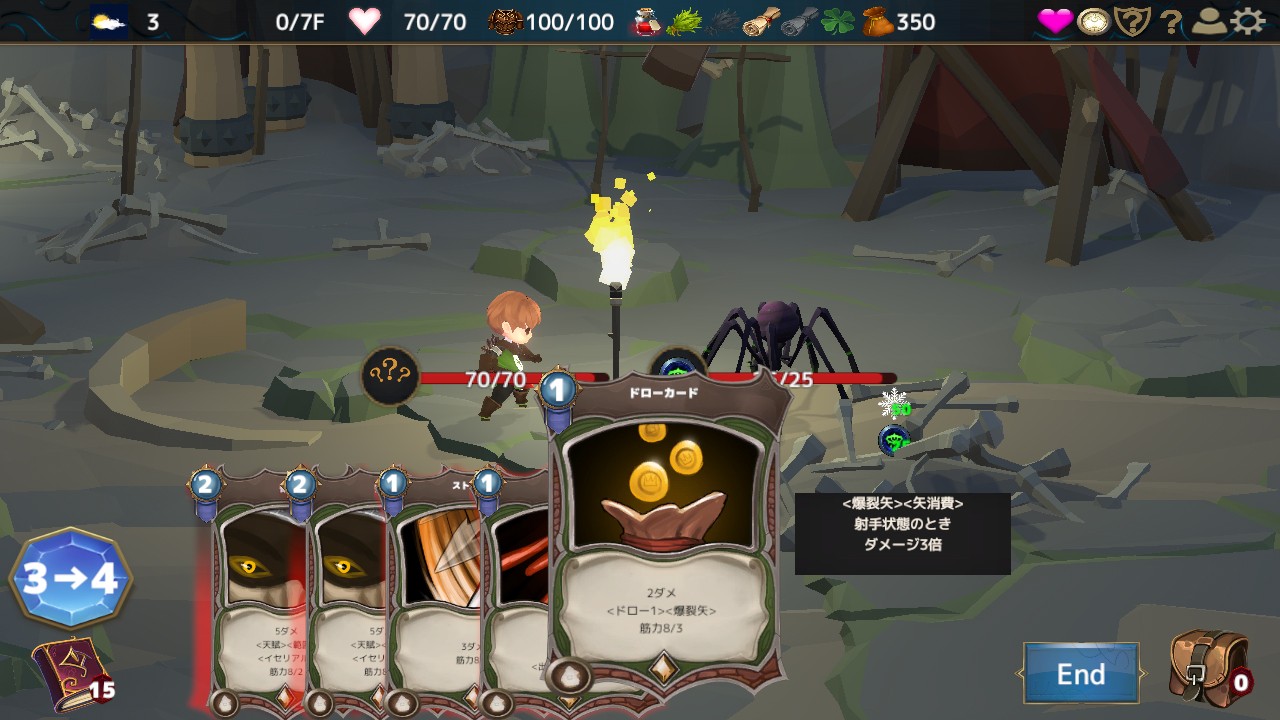1280x720 pixels.
Task: Select the green herb bundle item
Action: 684,21
